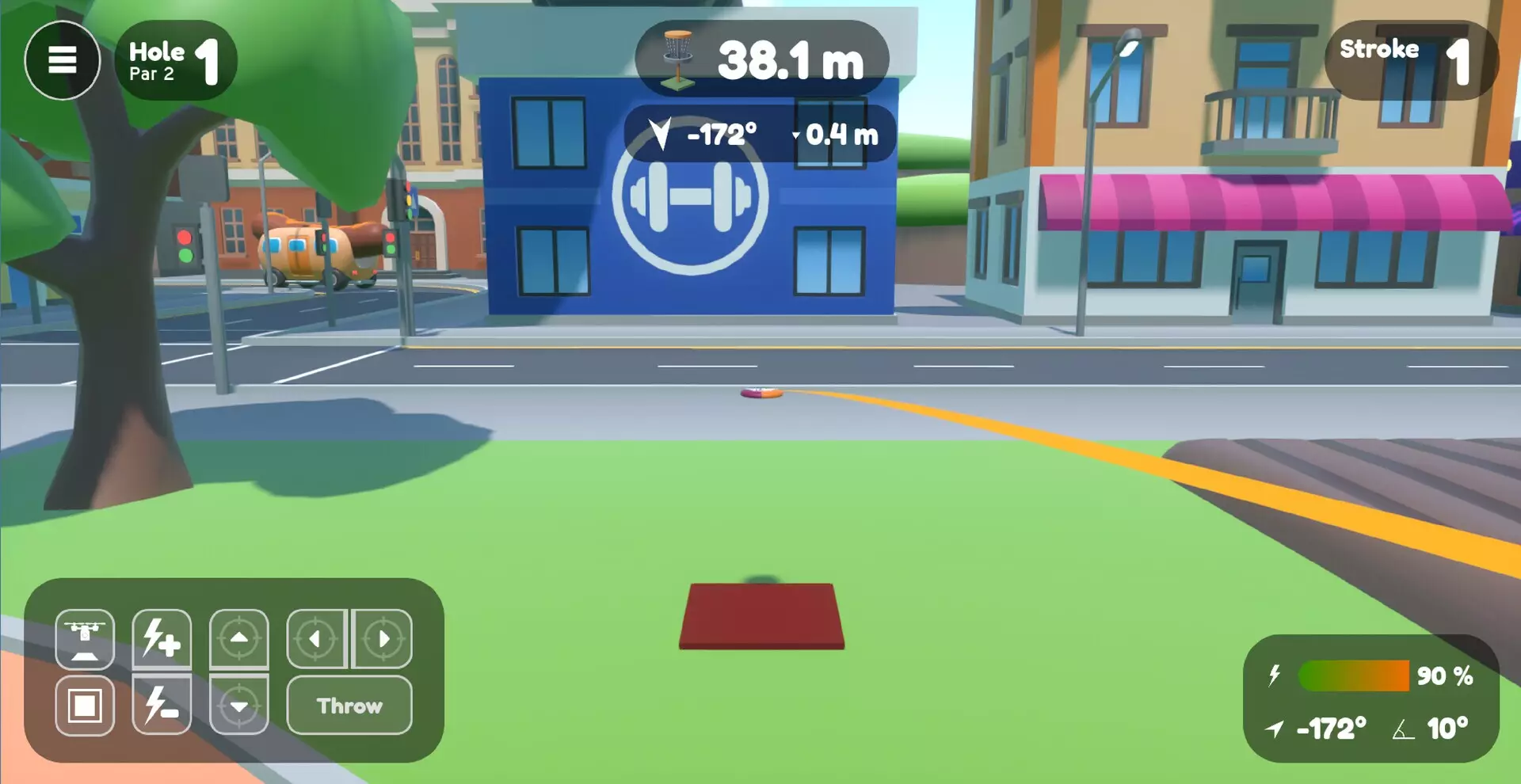Decrease throw power with the lightning-minus icon
This screenshot has width=1521, height=784.
pos(162,706)
